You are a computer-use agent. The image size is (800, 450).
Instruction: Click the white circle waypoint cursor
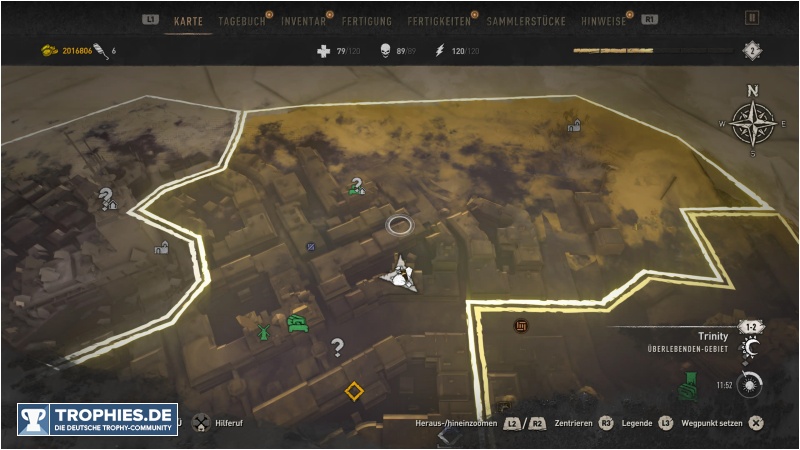pos(399,224)
